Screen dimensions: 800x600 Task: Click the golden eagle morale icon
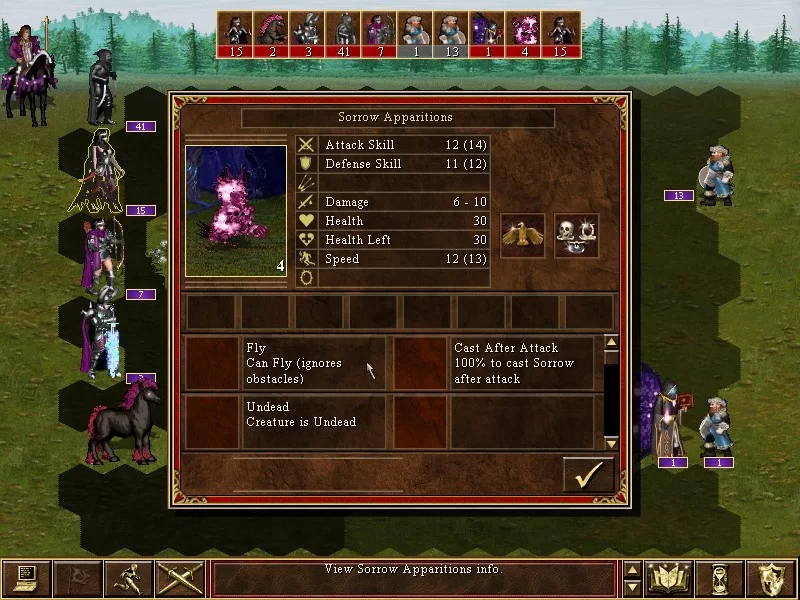(522, 235)
